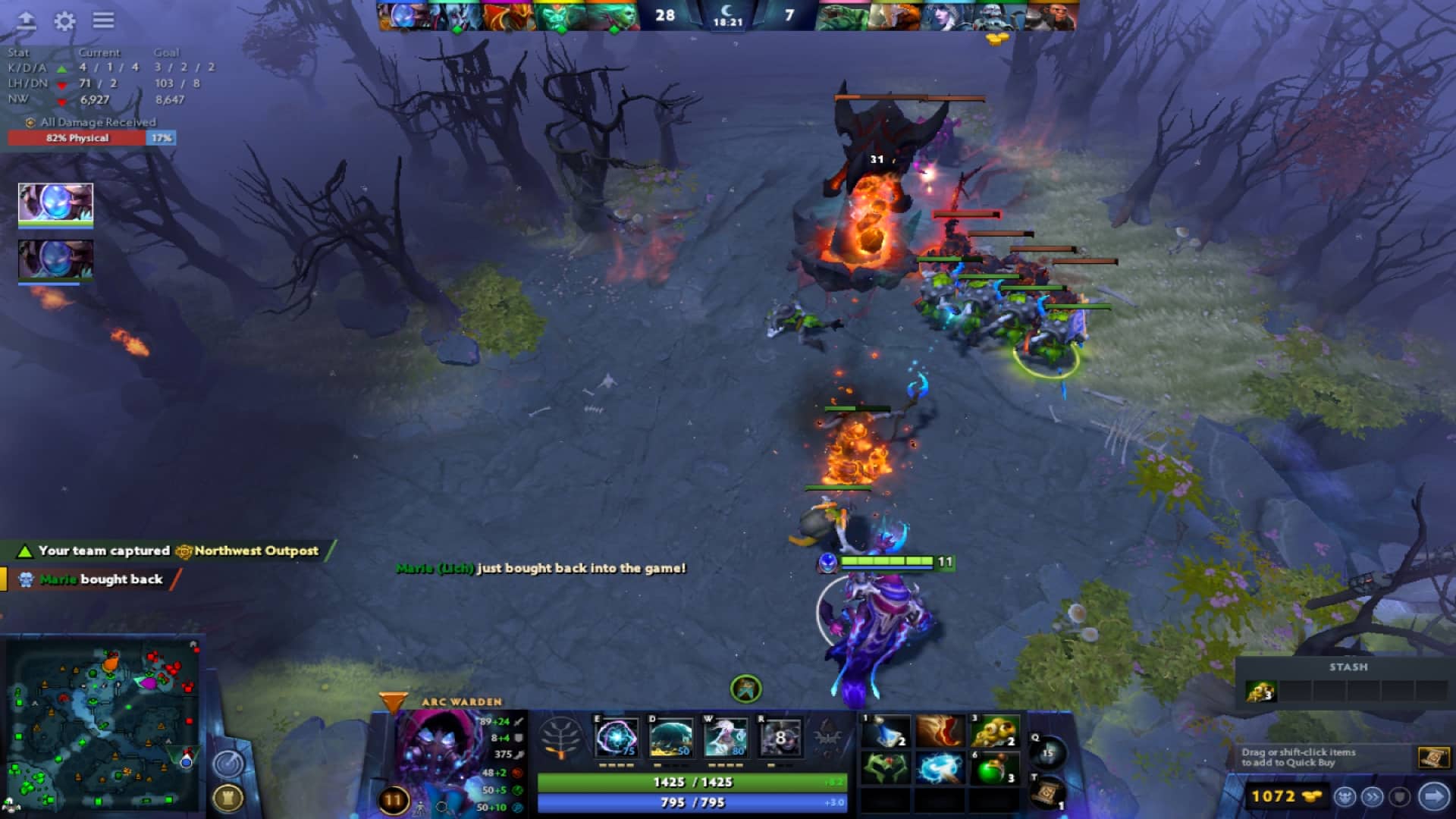Select the TP scroll in the T slot
This screenshot has width=1456, height=819.
(x=1047, y=792)
